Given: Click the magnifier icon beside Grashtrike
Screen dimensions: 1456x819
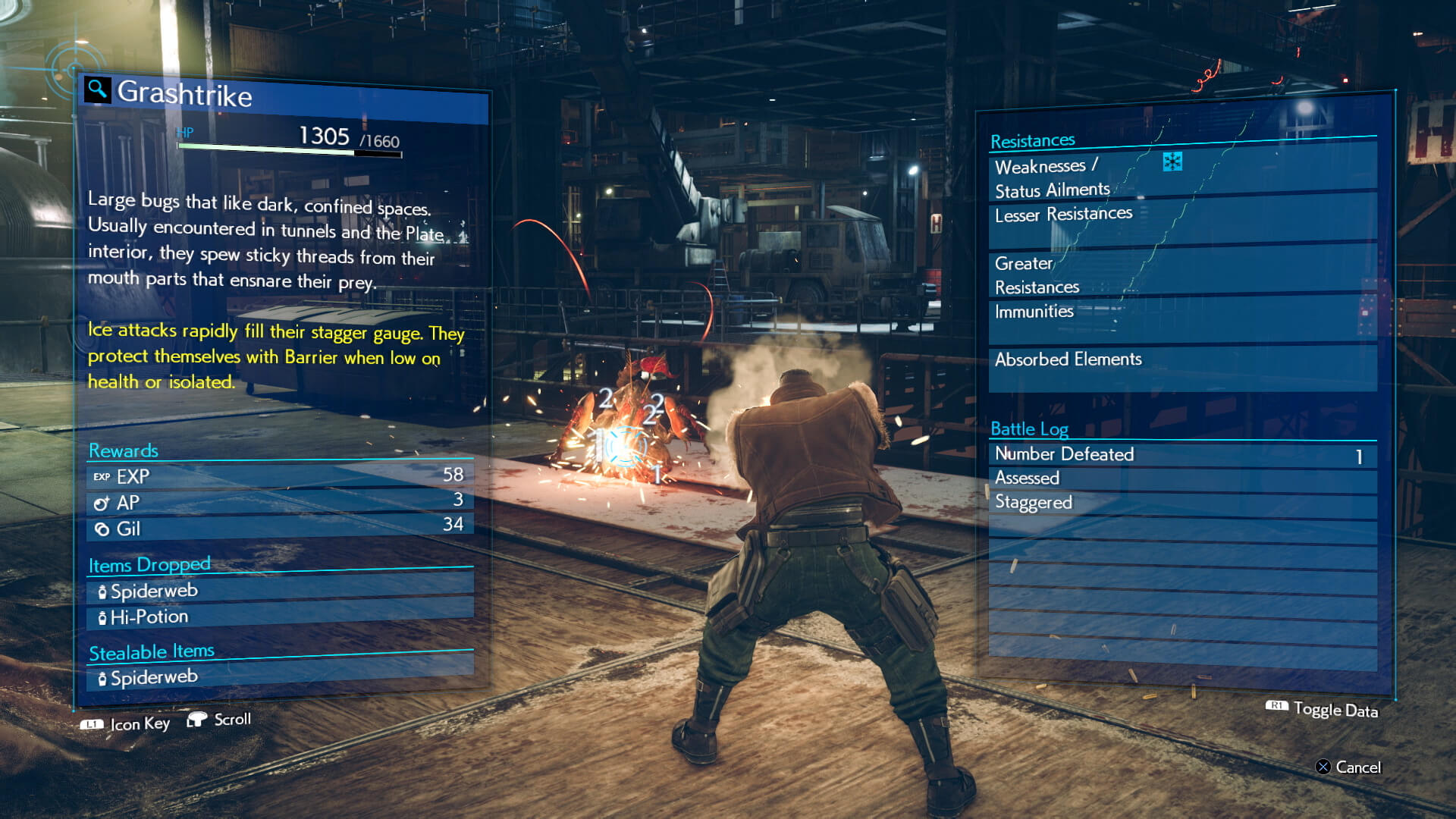Looking at the screenshot, I should point(97,89).
